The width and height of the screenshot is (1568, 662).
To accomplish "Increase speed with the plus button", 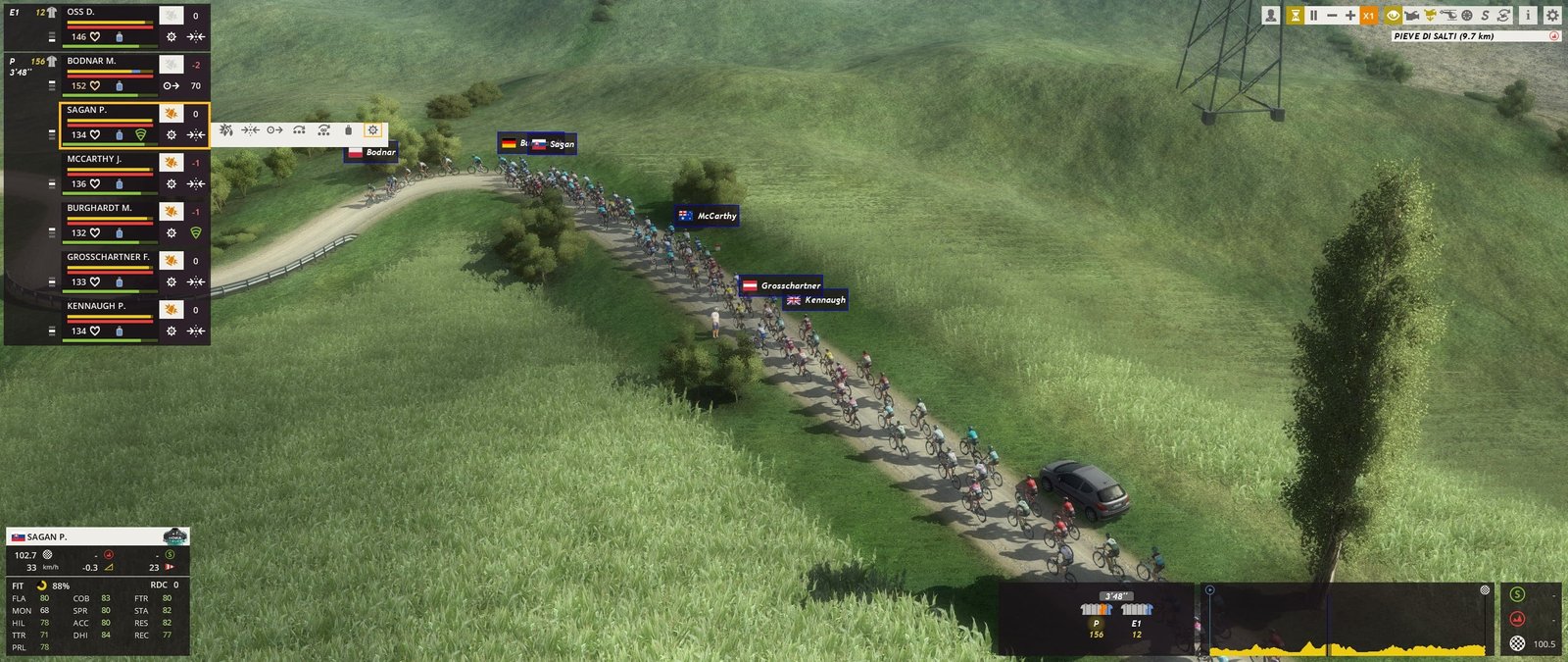I will (1350, 16).
